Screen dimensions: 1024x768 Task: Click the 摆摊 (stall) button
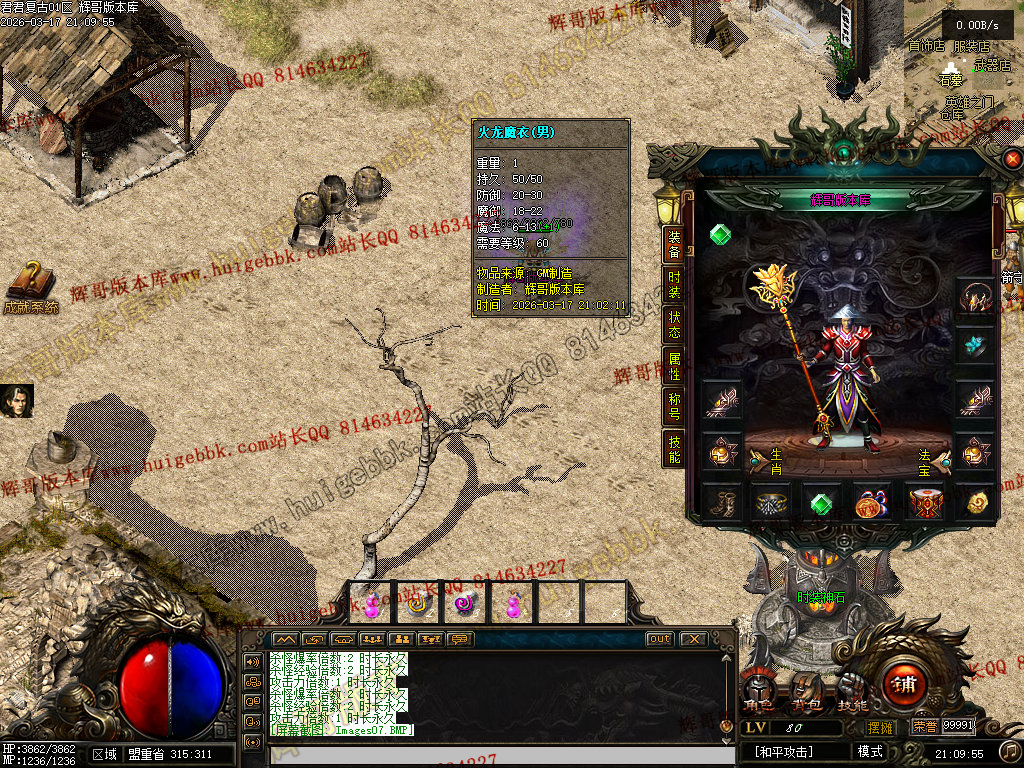(x=882, y=727)
